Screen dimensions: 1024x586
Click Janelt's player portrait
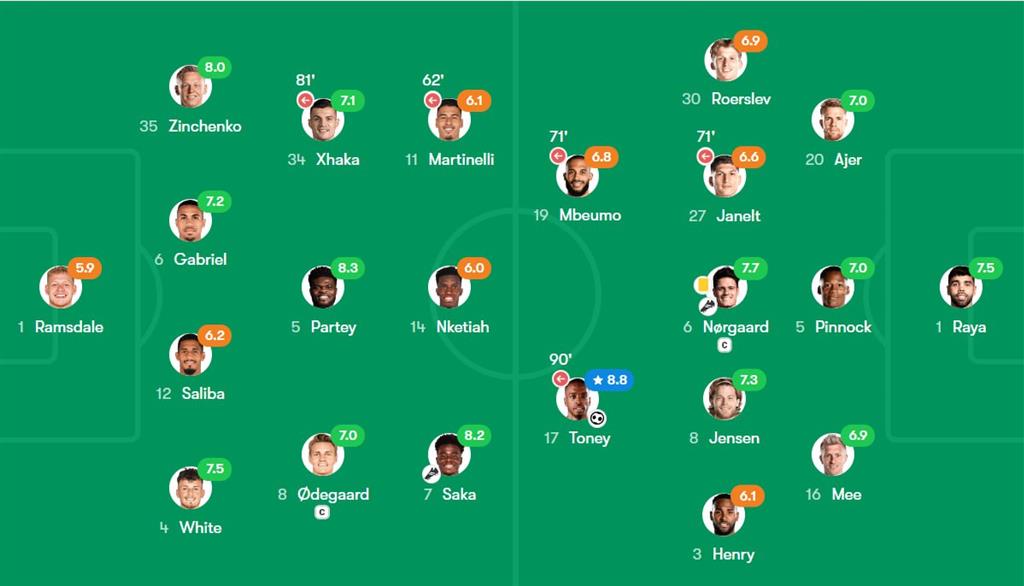coord(724,176)
